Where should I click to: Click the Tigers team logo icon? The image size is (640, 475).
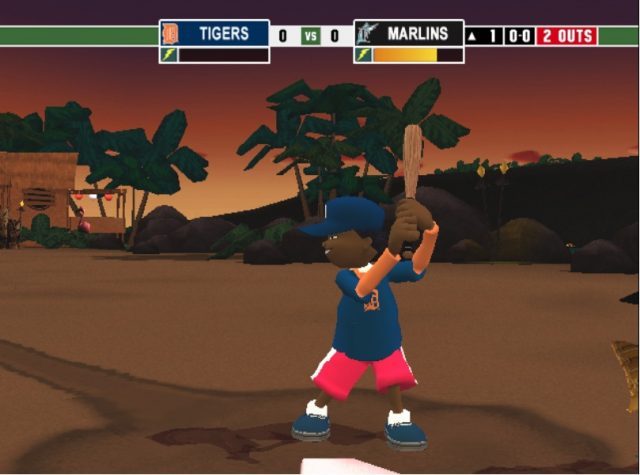click(x=169, y=34)
